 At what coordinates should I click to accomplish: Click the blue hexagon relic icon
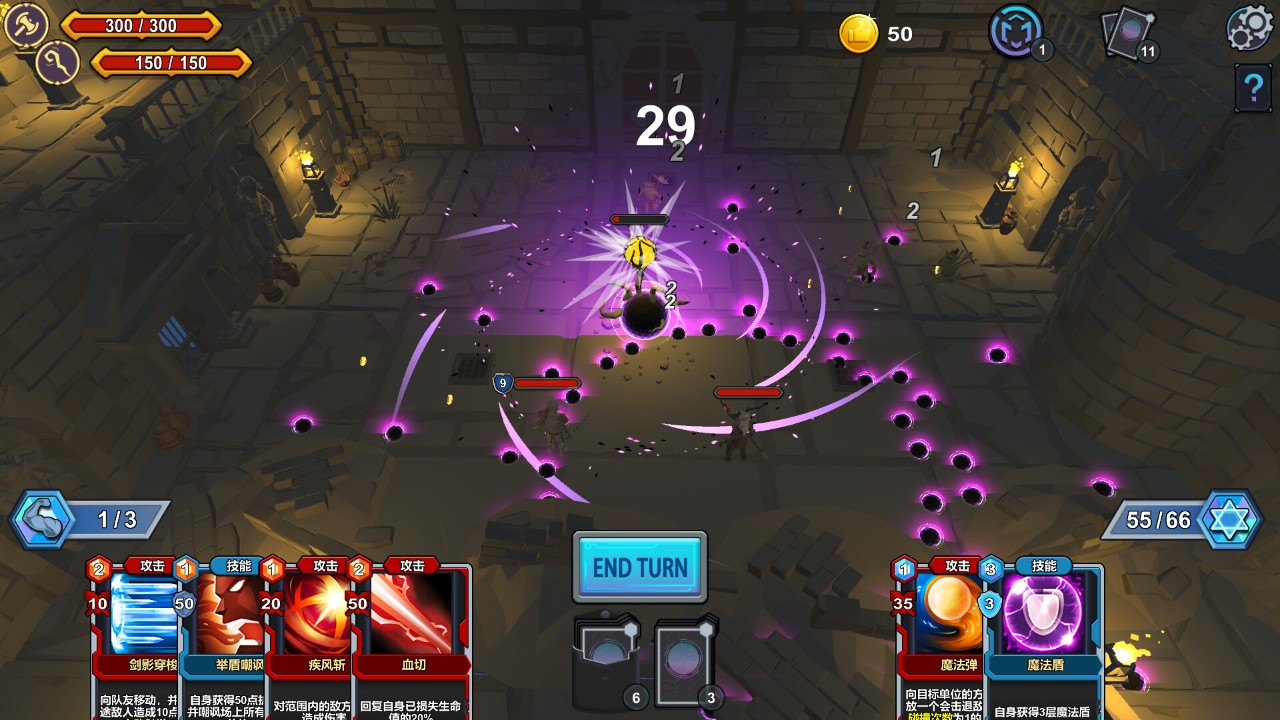pos(1016,32)
